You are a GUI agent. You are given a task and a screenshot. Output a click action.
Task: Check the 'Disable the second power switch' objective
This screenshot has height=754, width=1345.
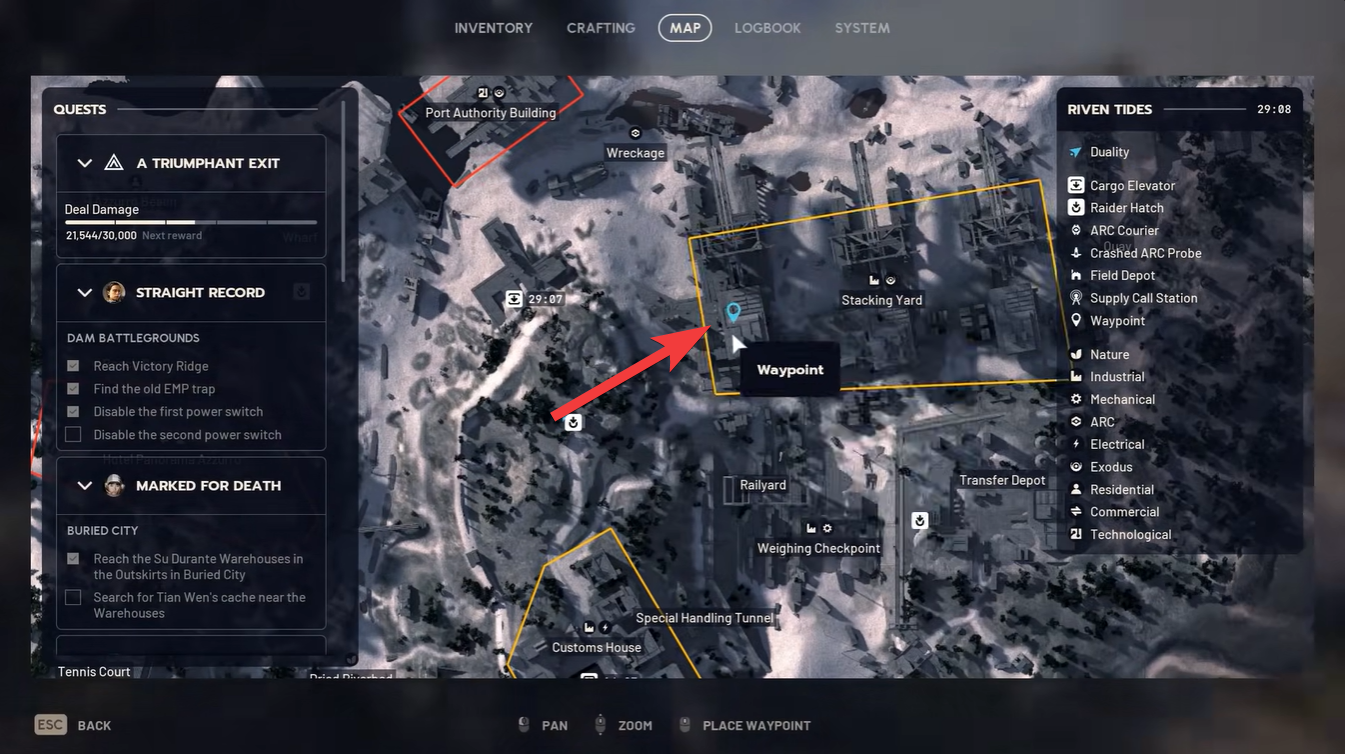72,434
